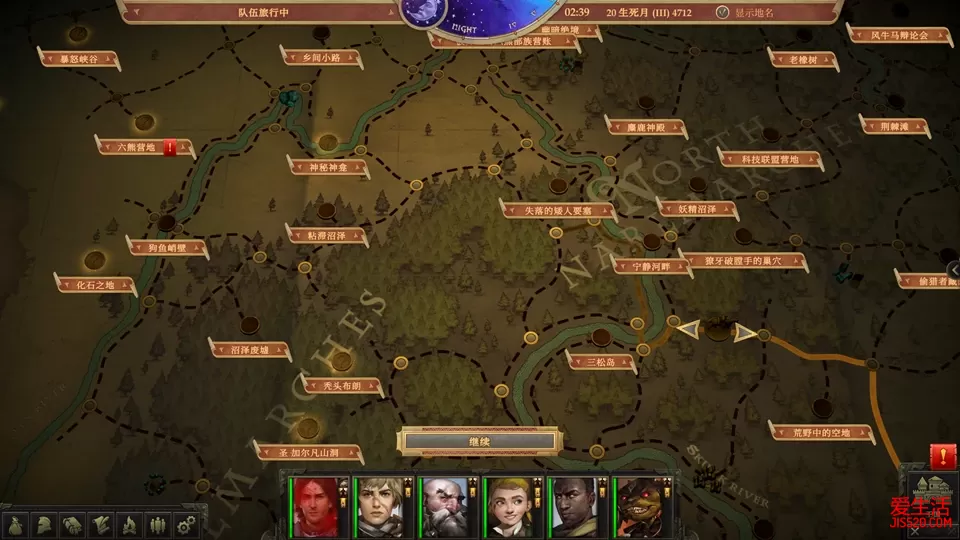Select the 三松岛 map location label
Viewport: 960px width, 540px height.
click(x=601, y=361)
